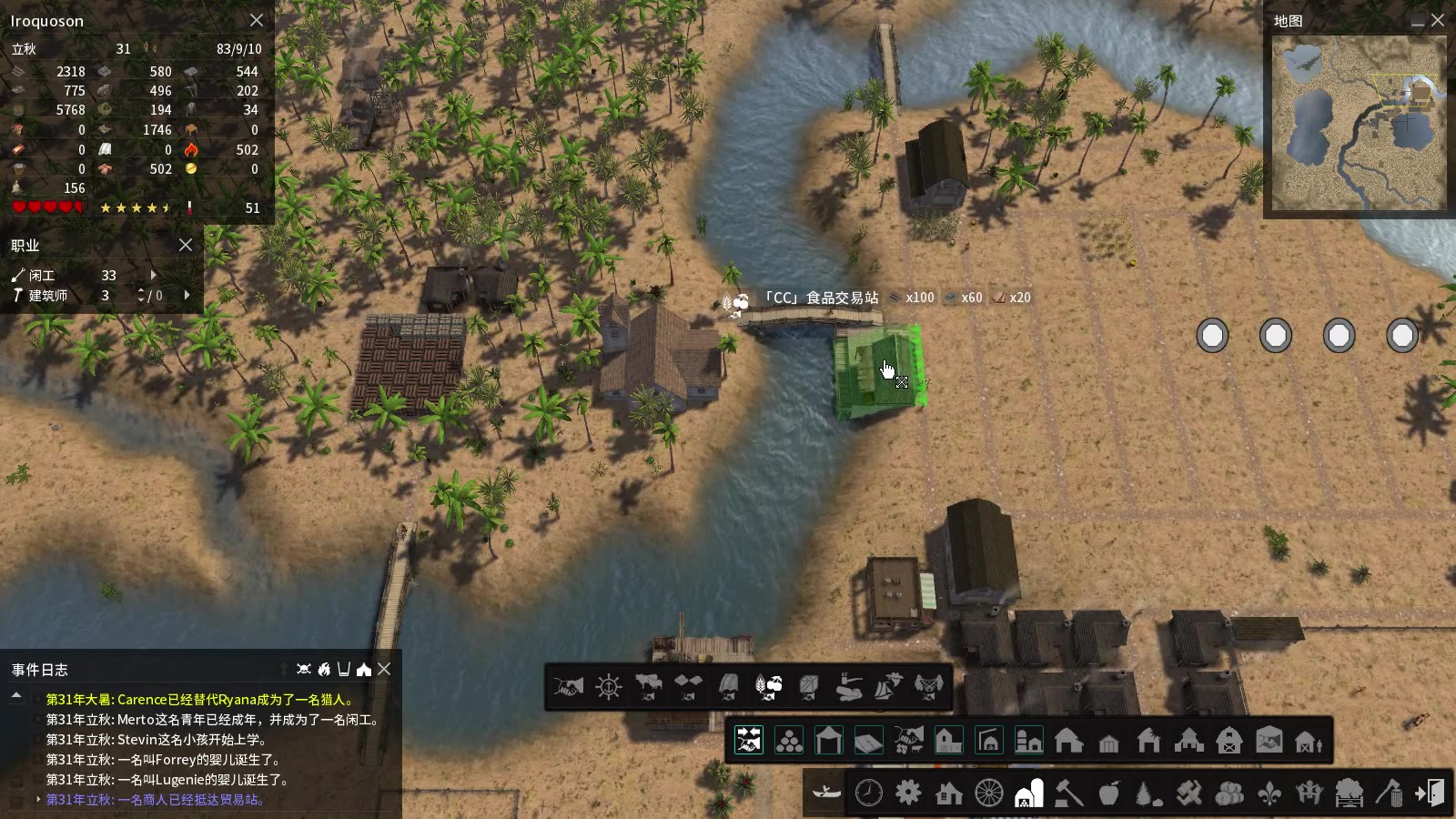The image size is (1456, 819).
Task: Toggle the goblet filter in event log
Action: coord(345,671)
